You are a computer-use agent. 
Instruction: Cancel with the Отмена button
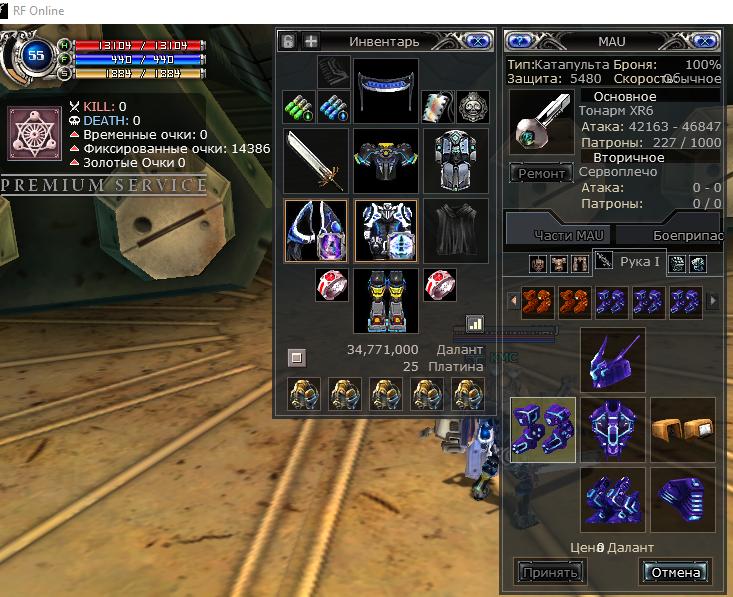(675, 572)
